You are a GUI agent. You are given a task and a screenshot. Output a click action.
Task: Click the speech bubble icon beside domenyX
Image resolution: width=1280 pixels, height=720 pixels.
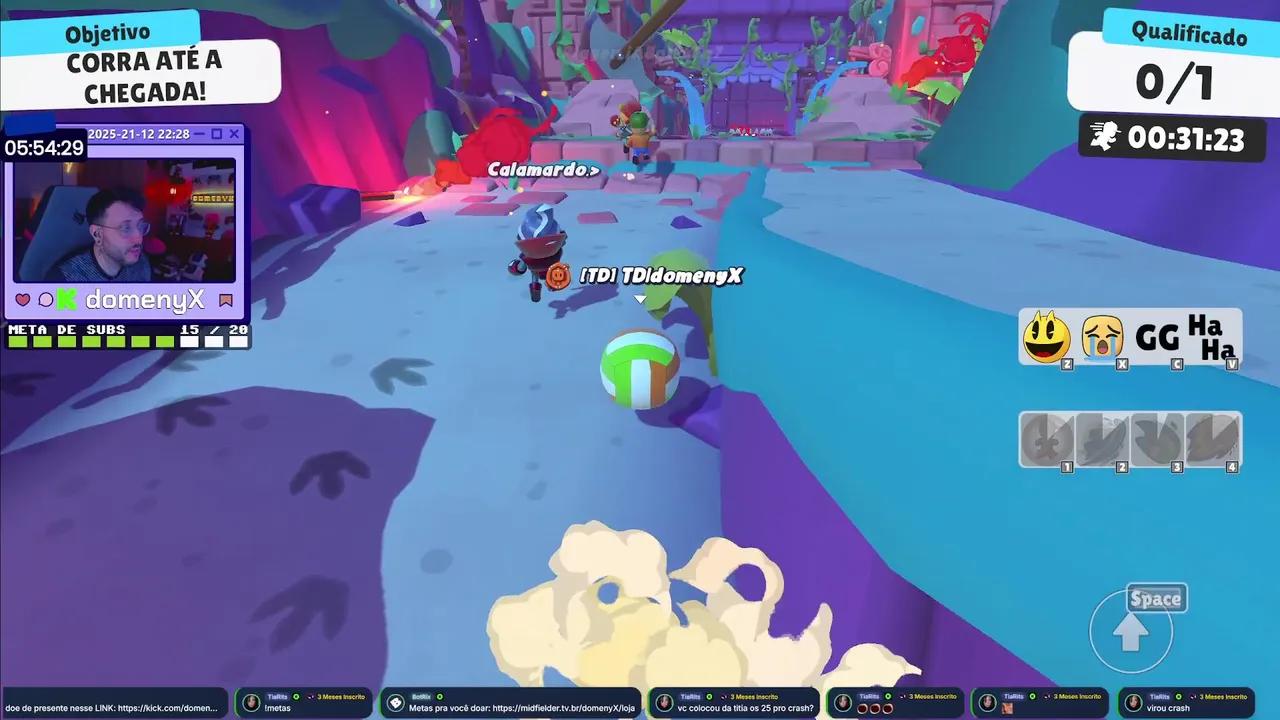coord(46,299)
